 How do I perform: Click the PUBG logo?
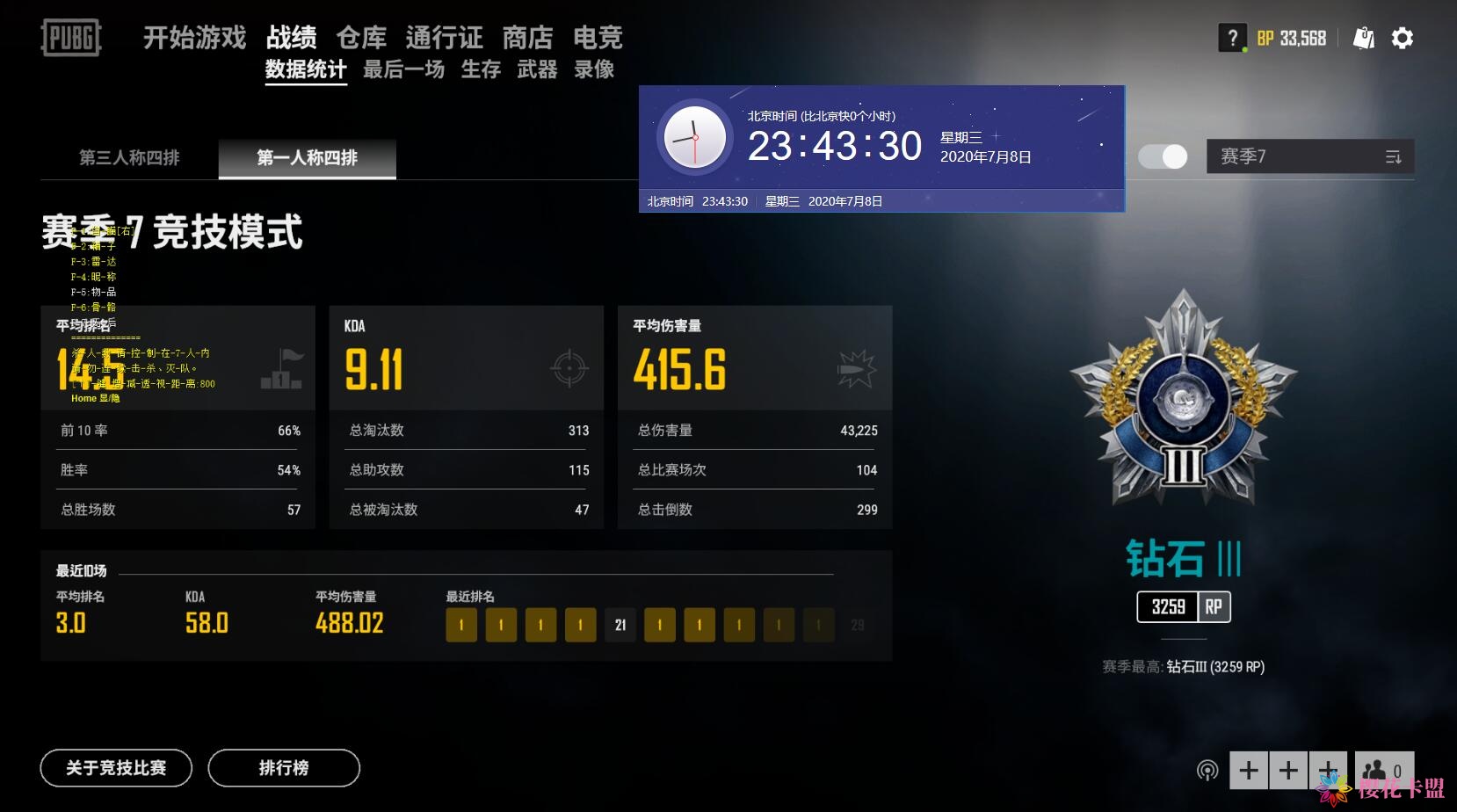coord(70,39)
